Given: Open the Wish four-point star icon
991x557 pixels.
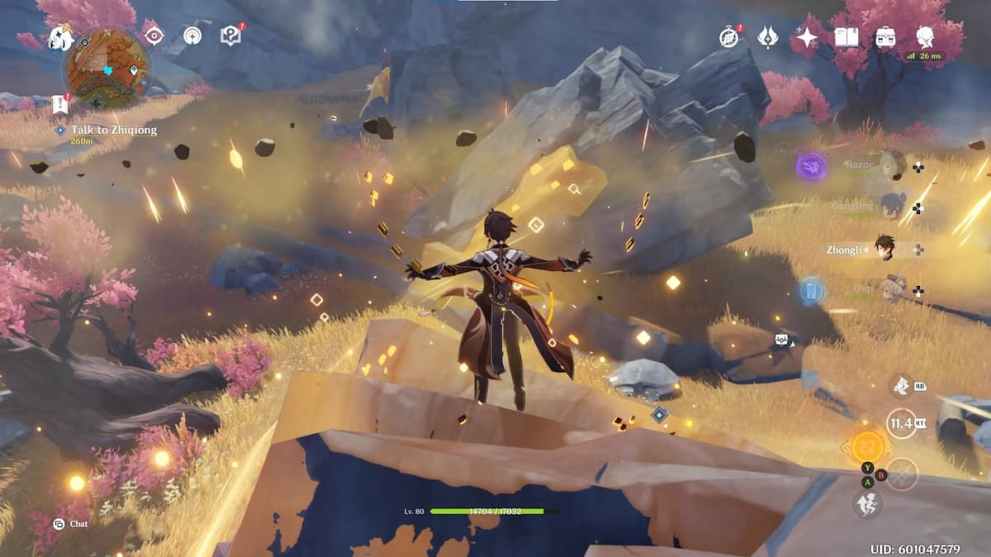Looking at the screenshot, I should 807,38.
